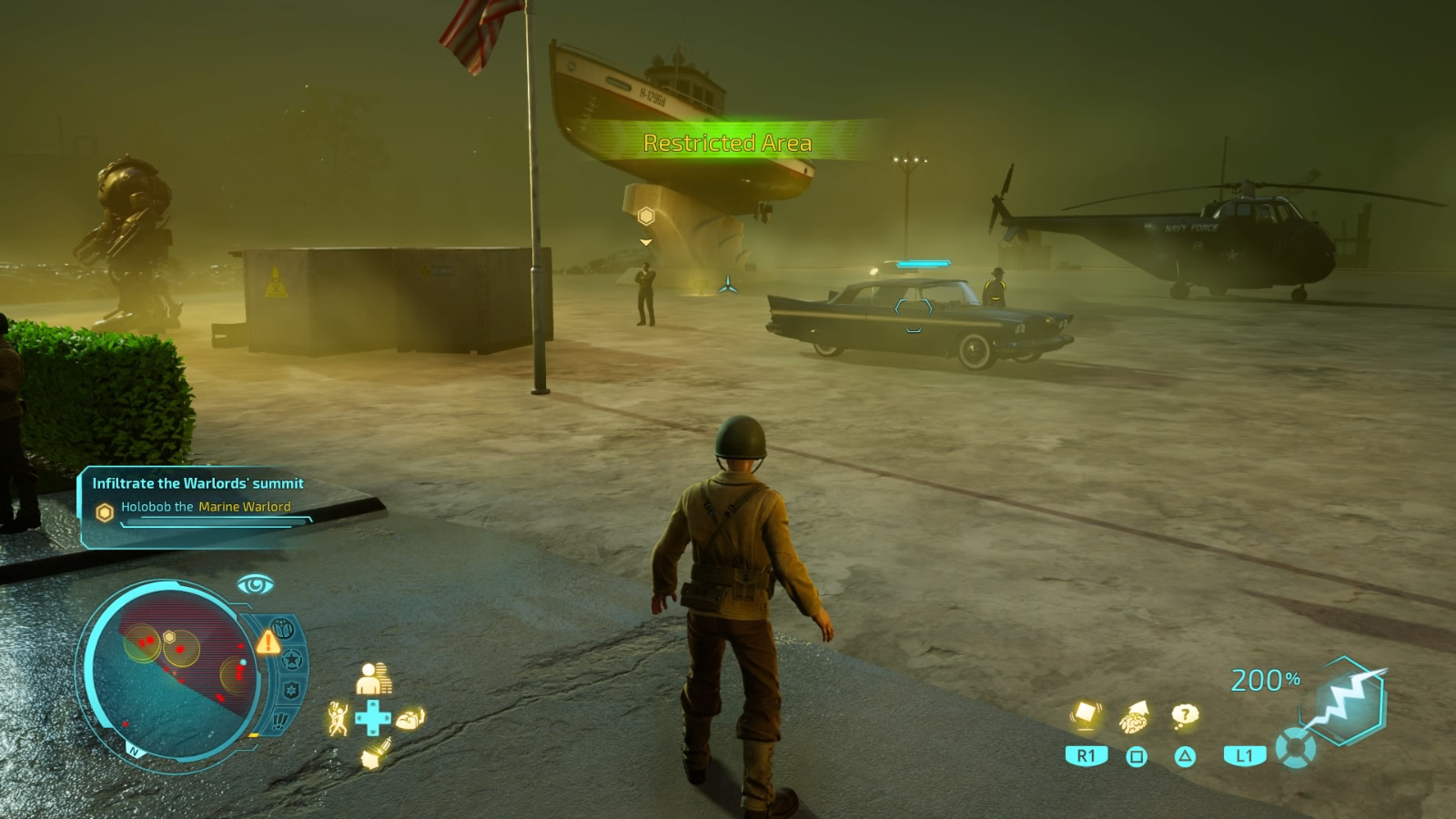
Task: Select the eye detection indicator above the minimap
Action: tap(254, 584)
